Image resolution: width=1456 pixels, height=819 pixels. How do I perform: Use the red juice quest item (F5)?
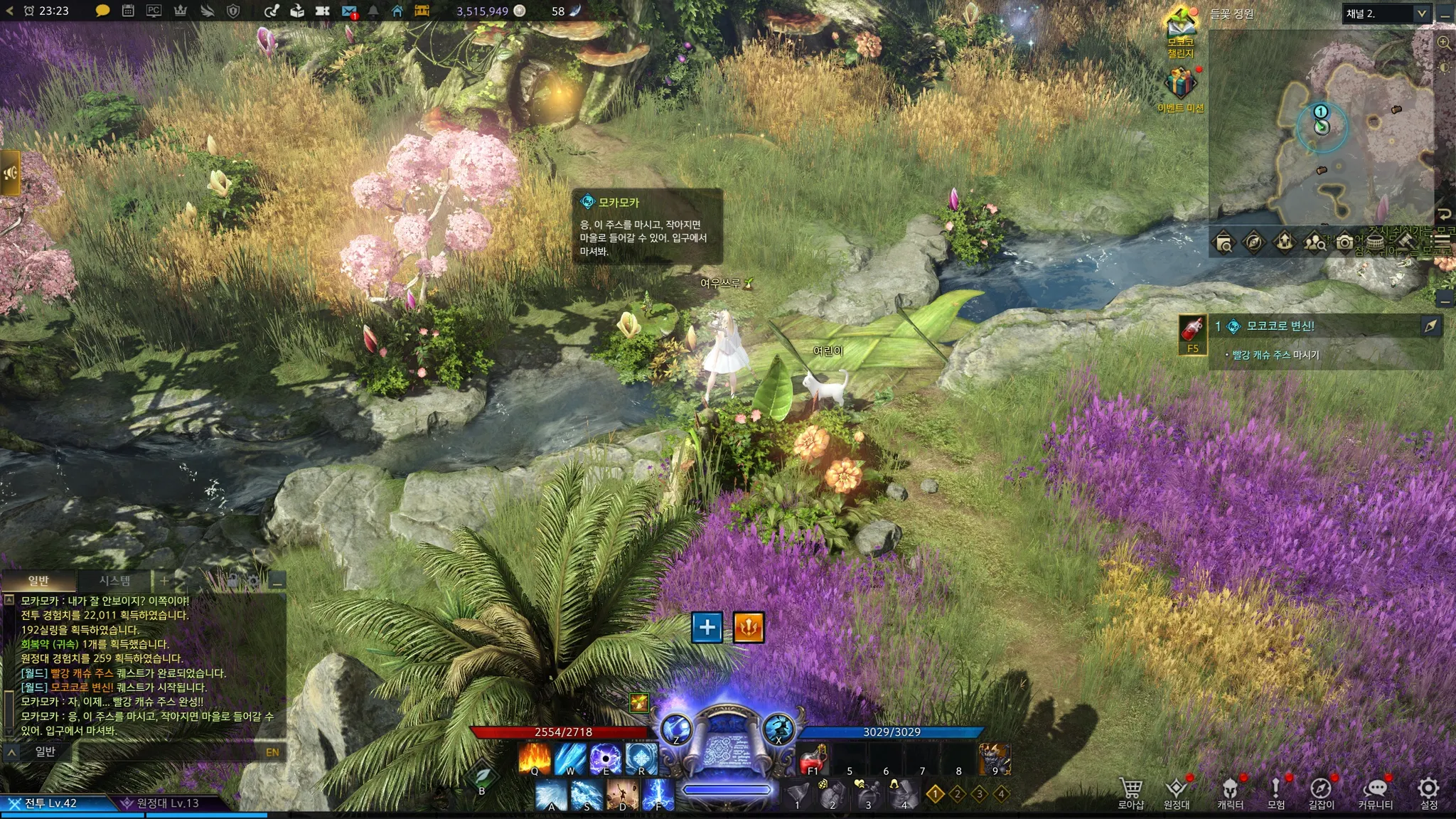[1192, 332]
